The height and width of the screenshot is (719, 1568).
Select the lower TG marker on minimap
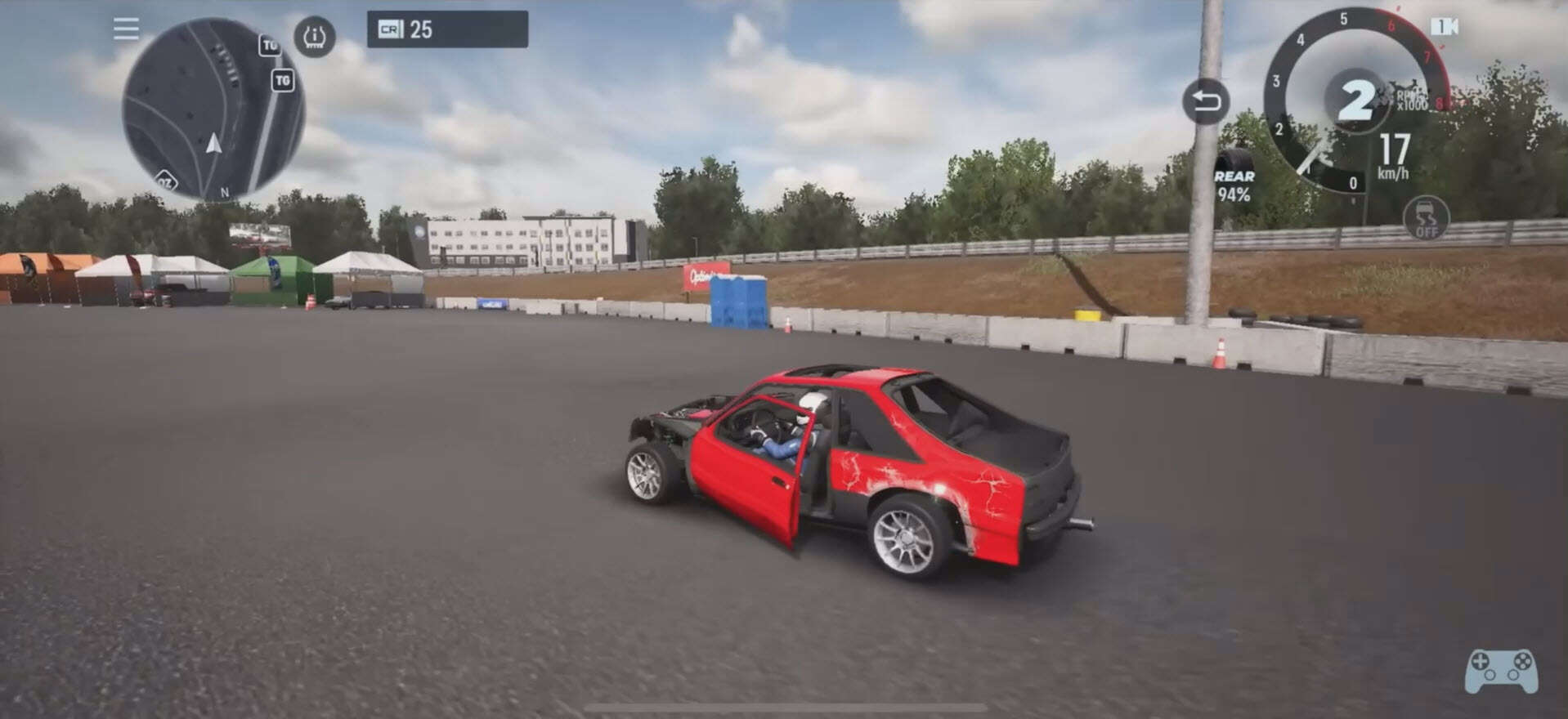pos(283,80)
